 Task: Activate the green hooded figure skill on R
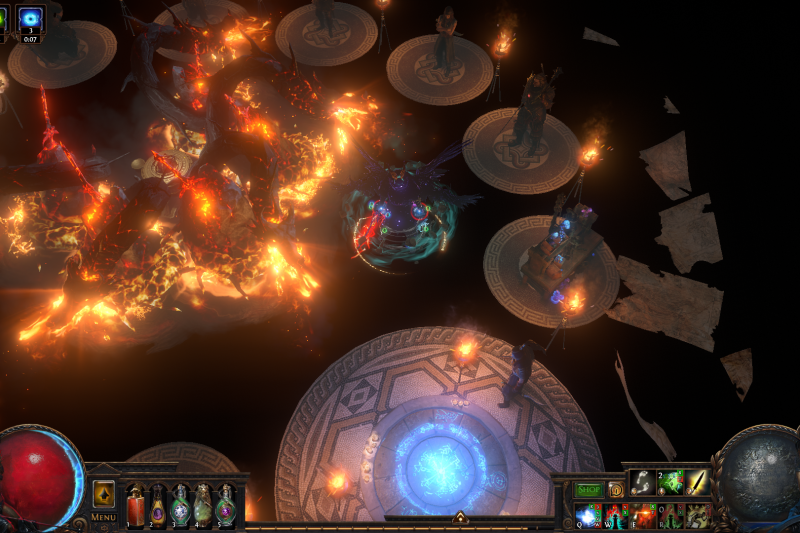click(670, 515)
